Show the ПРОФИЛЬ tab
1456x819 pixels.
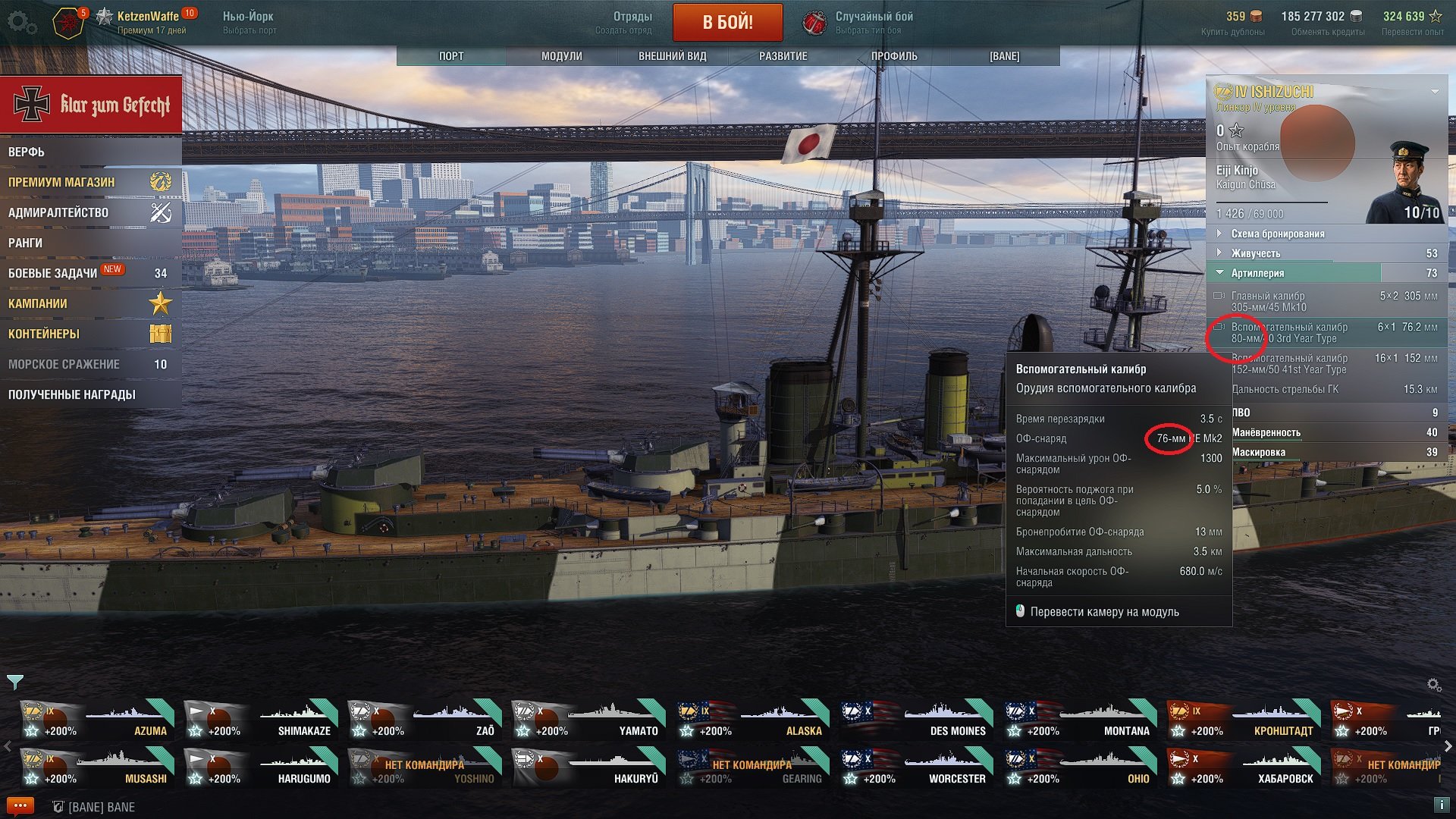pyautogui.click(x=894, y=56)
